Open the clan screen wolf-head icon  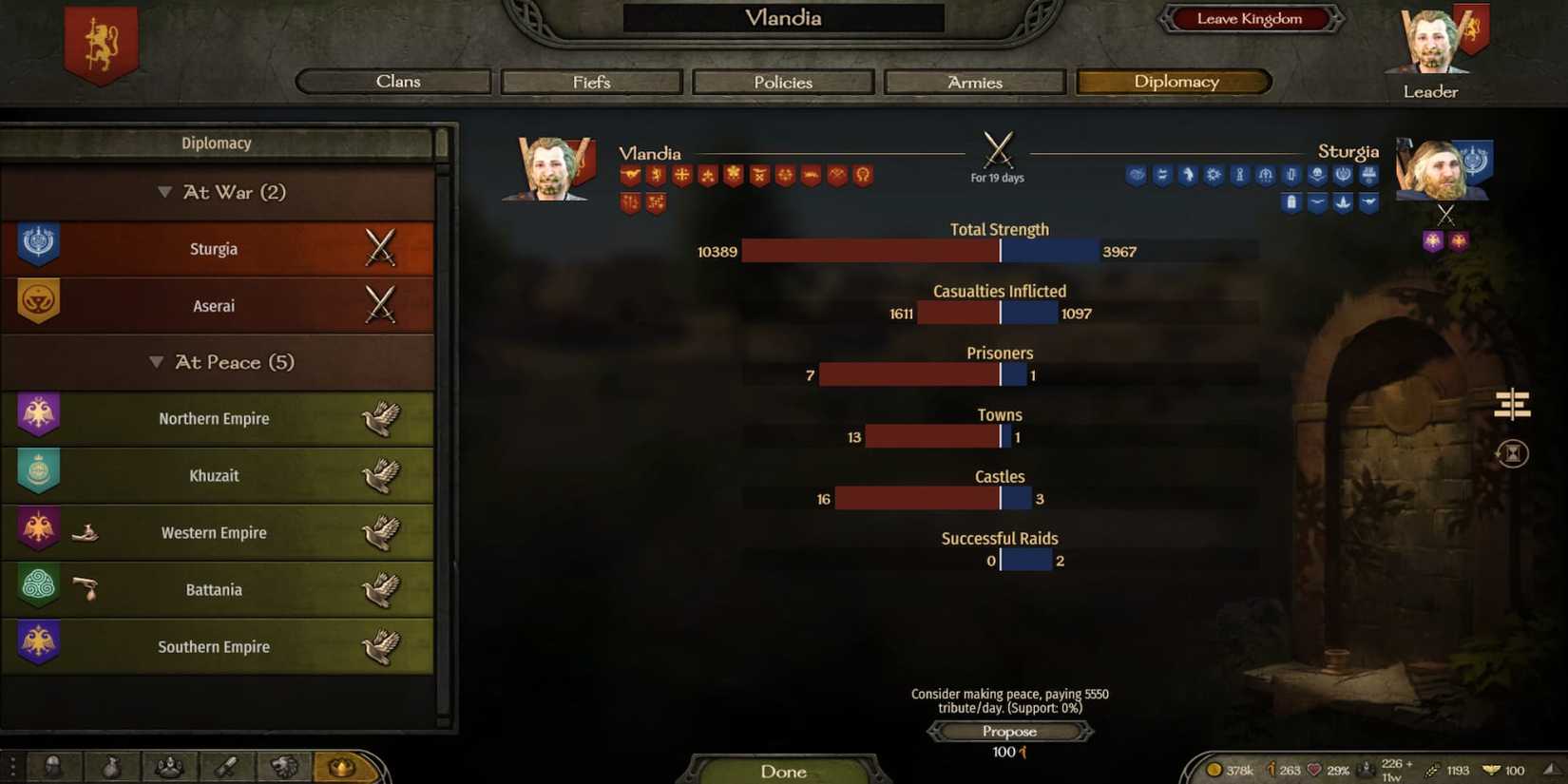pos(284,766)
